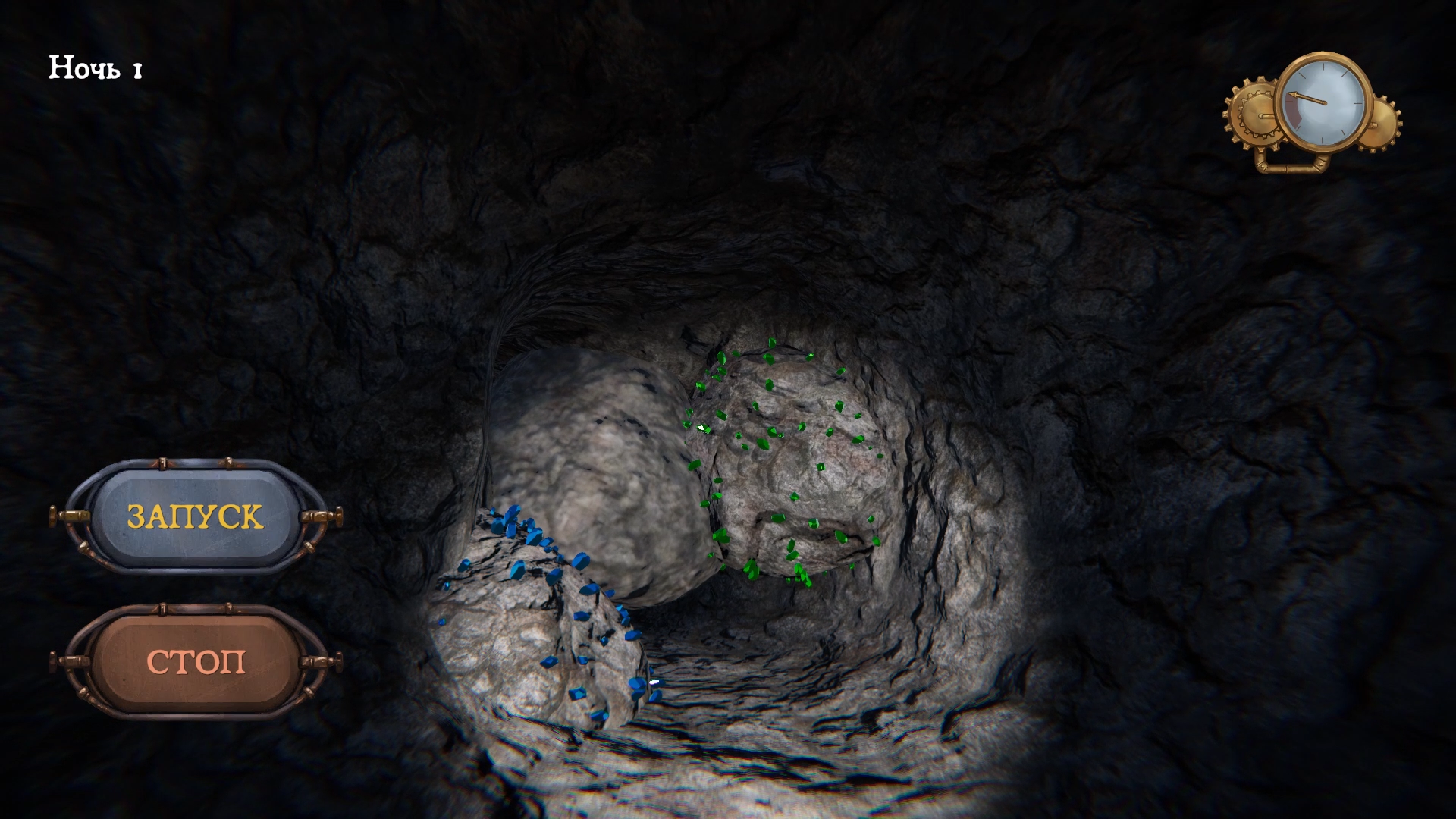Click the Ночь 1 night counter label

pyautogui.click(x=94, y=68)
